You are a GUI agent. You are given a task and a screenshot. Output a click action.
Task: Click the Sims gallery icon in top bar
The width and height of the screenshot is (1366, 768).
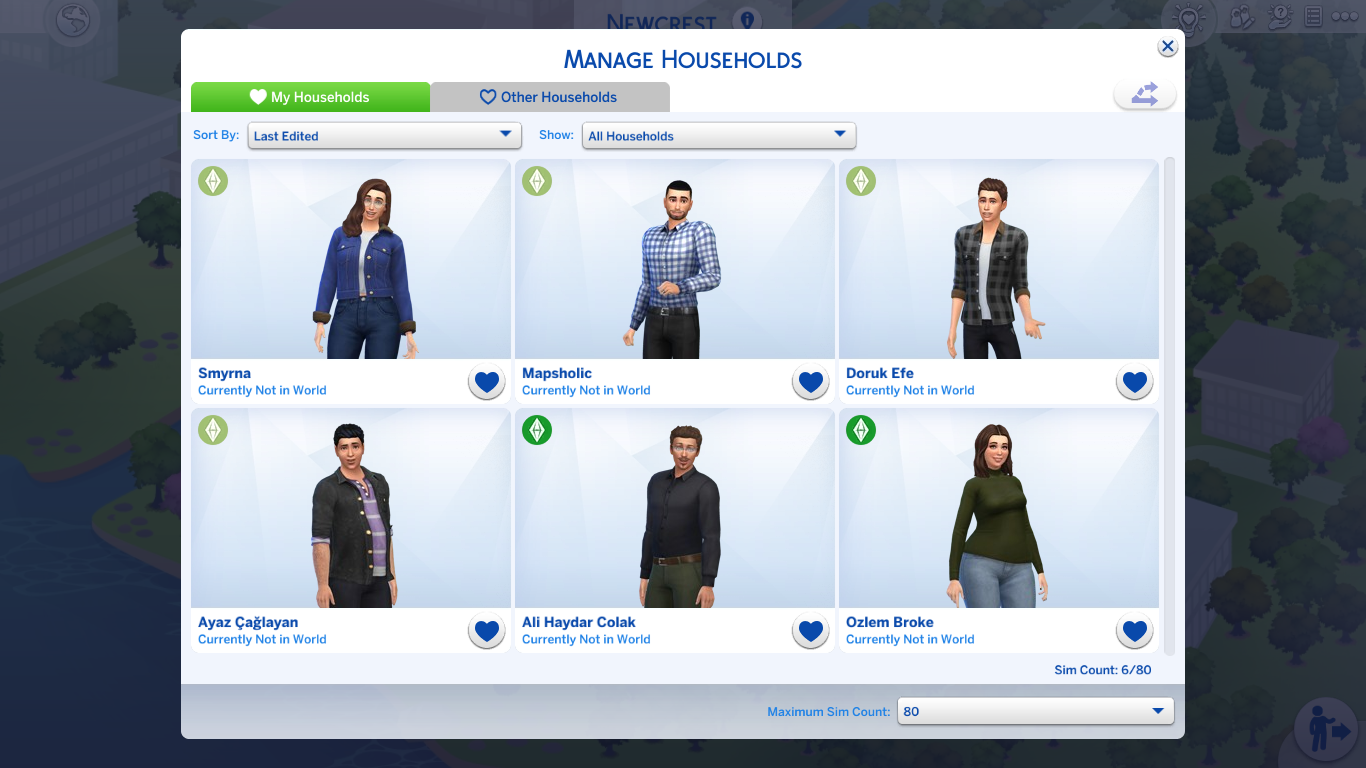[x=1241, y=18]
